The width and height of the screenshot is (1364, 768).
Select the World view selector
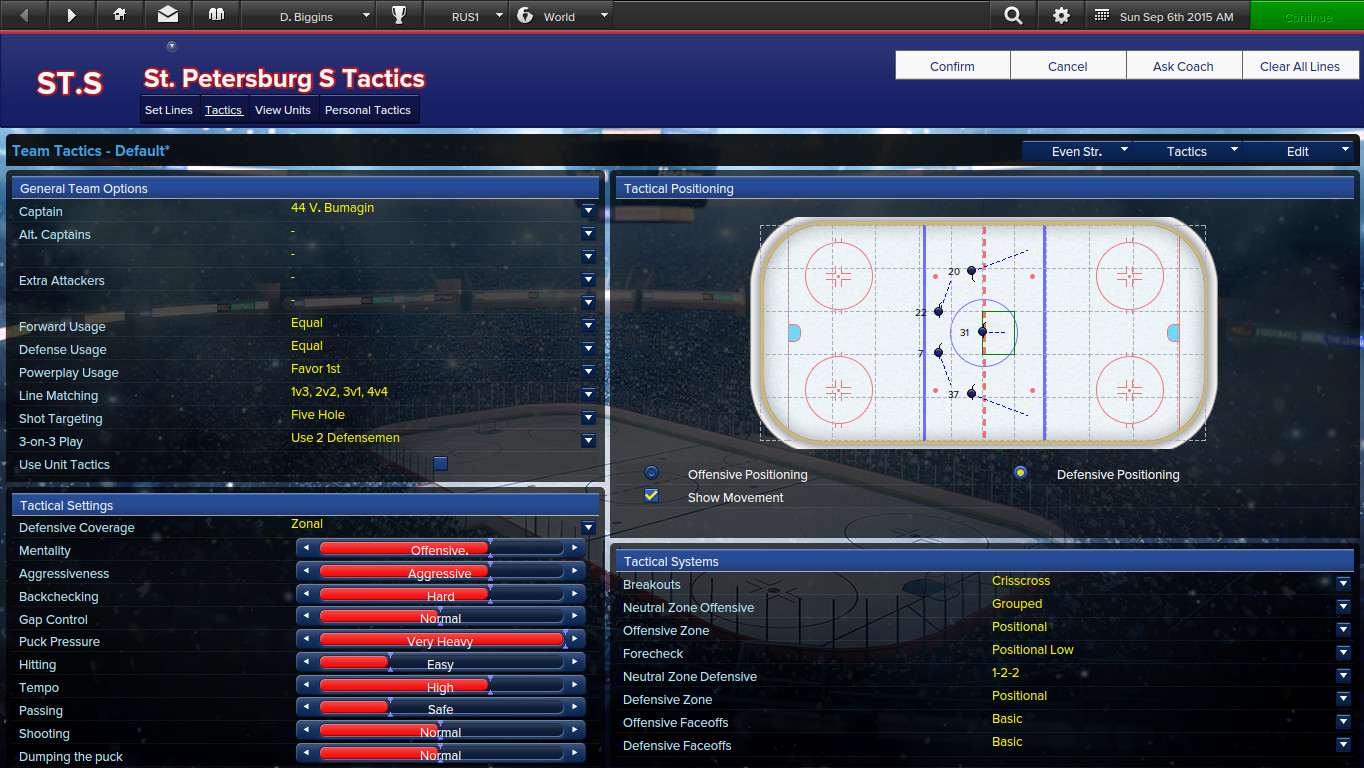(561, 15)
